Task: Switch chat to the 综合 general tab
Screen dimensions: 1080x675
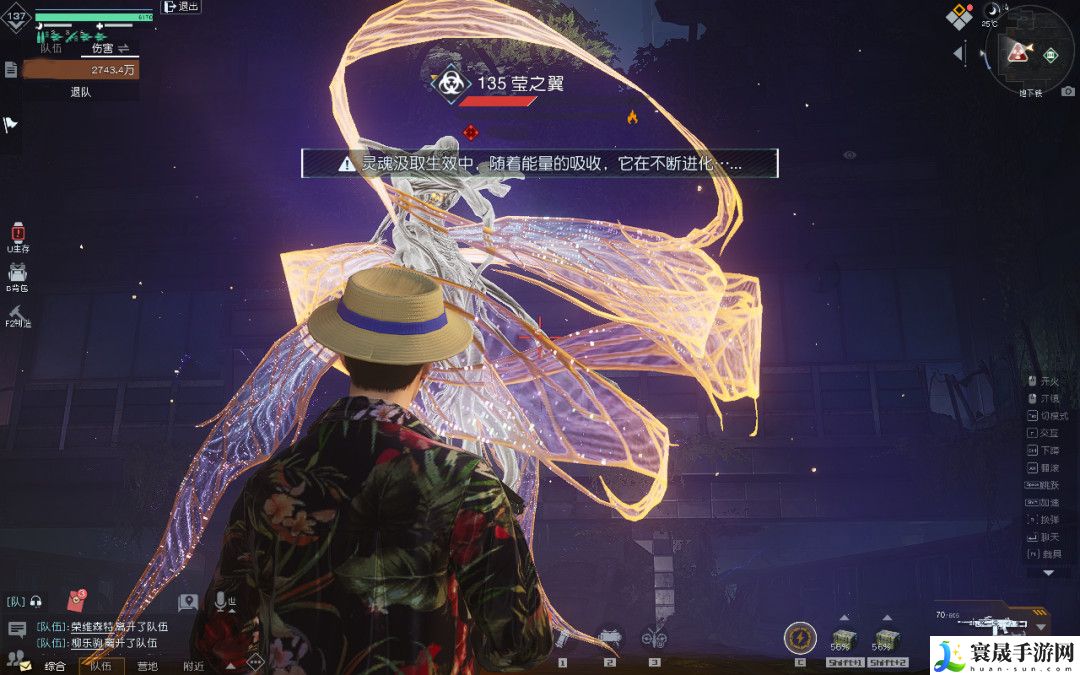Action: tap(54, 666)
